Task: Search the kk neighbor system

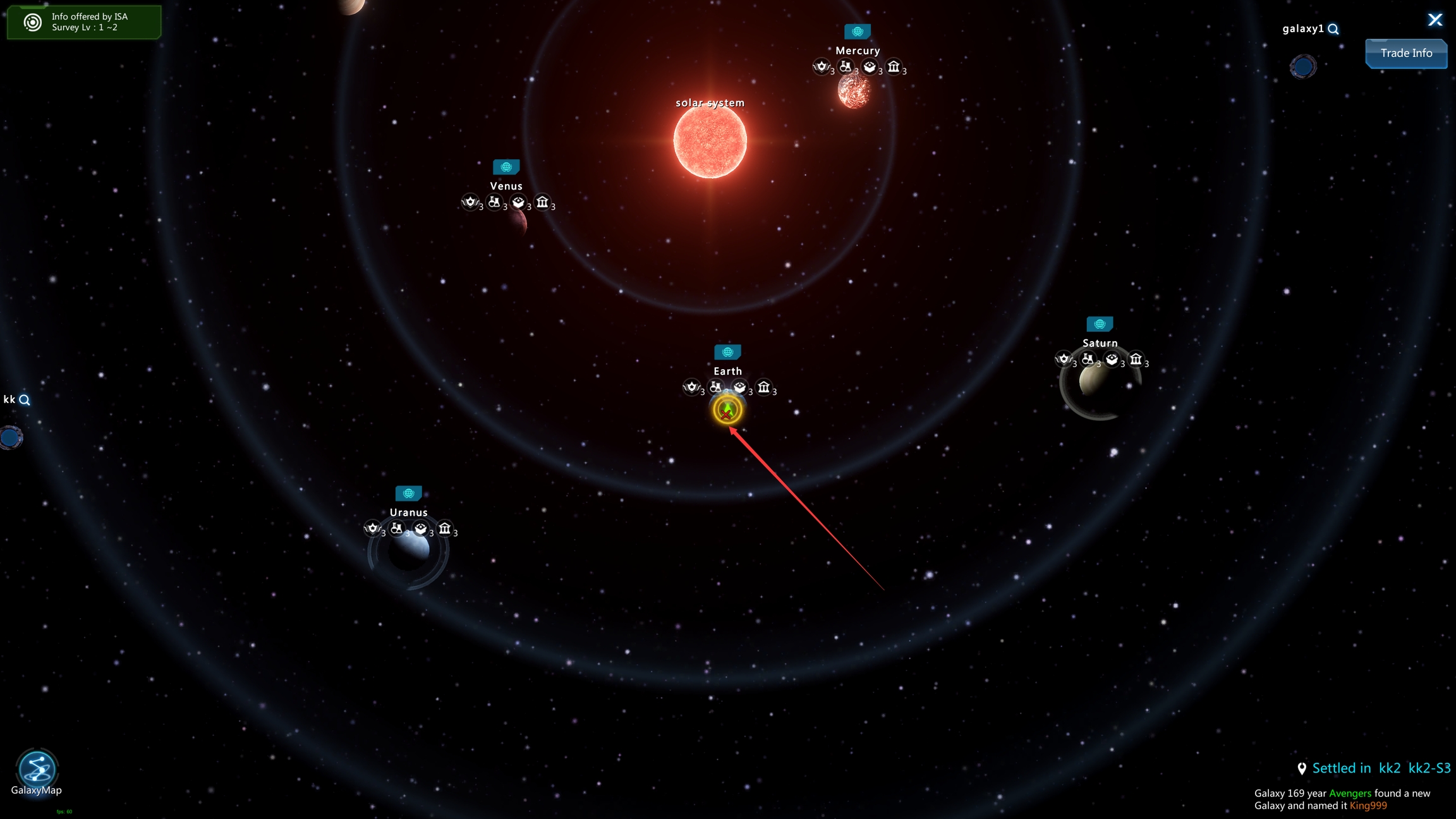Action: coord(25,400)
